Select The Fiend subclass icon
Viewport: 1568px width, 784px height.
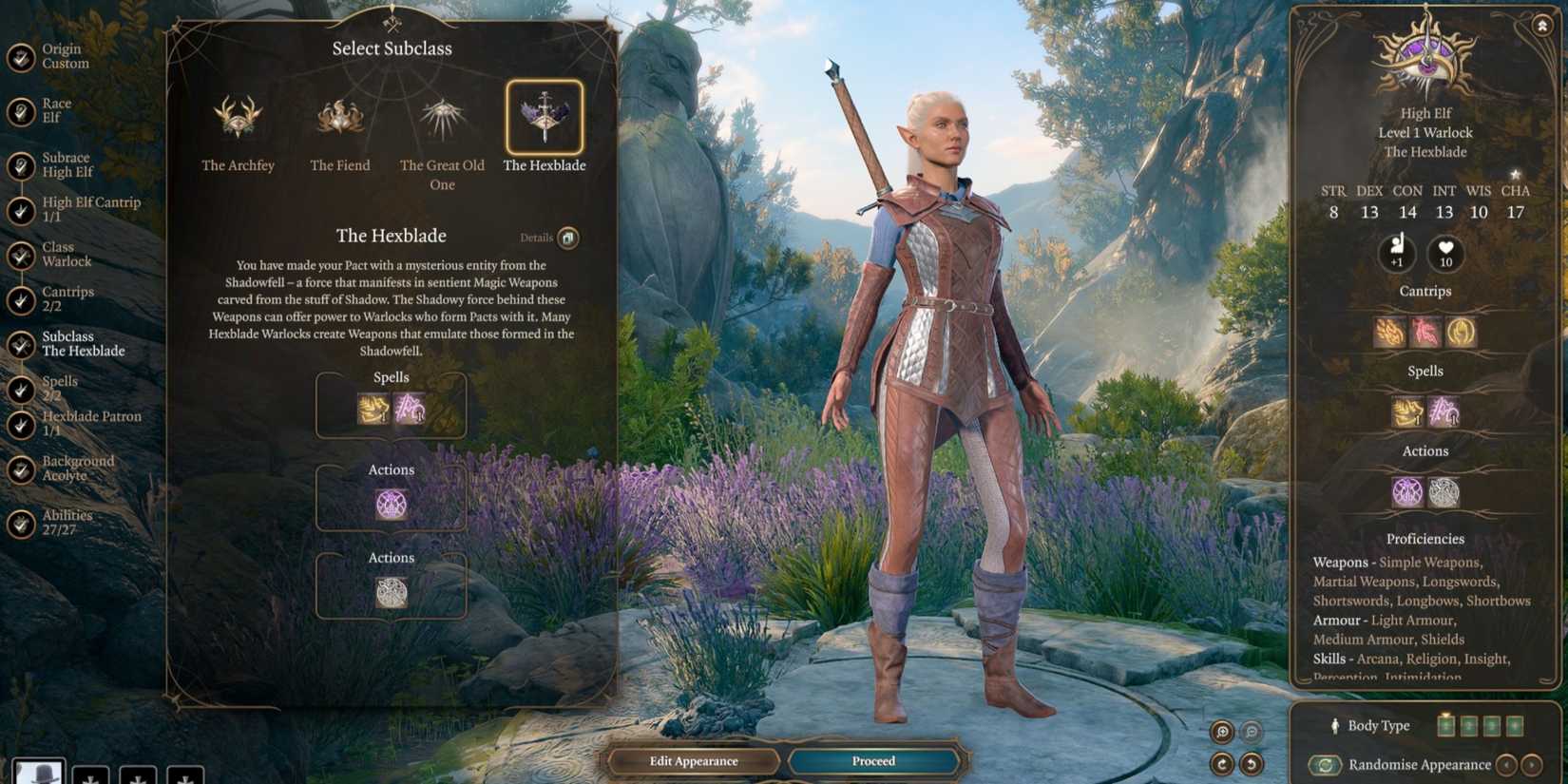tap(339, 116)
